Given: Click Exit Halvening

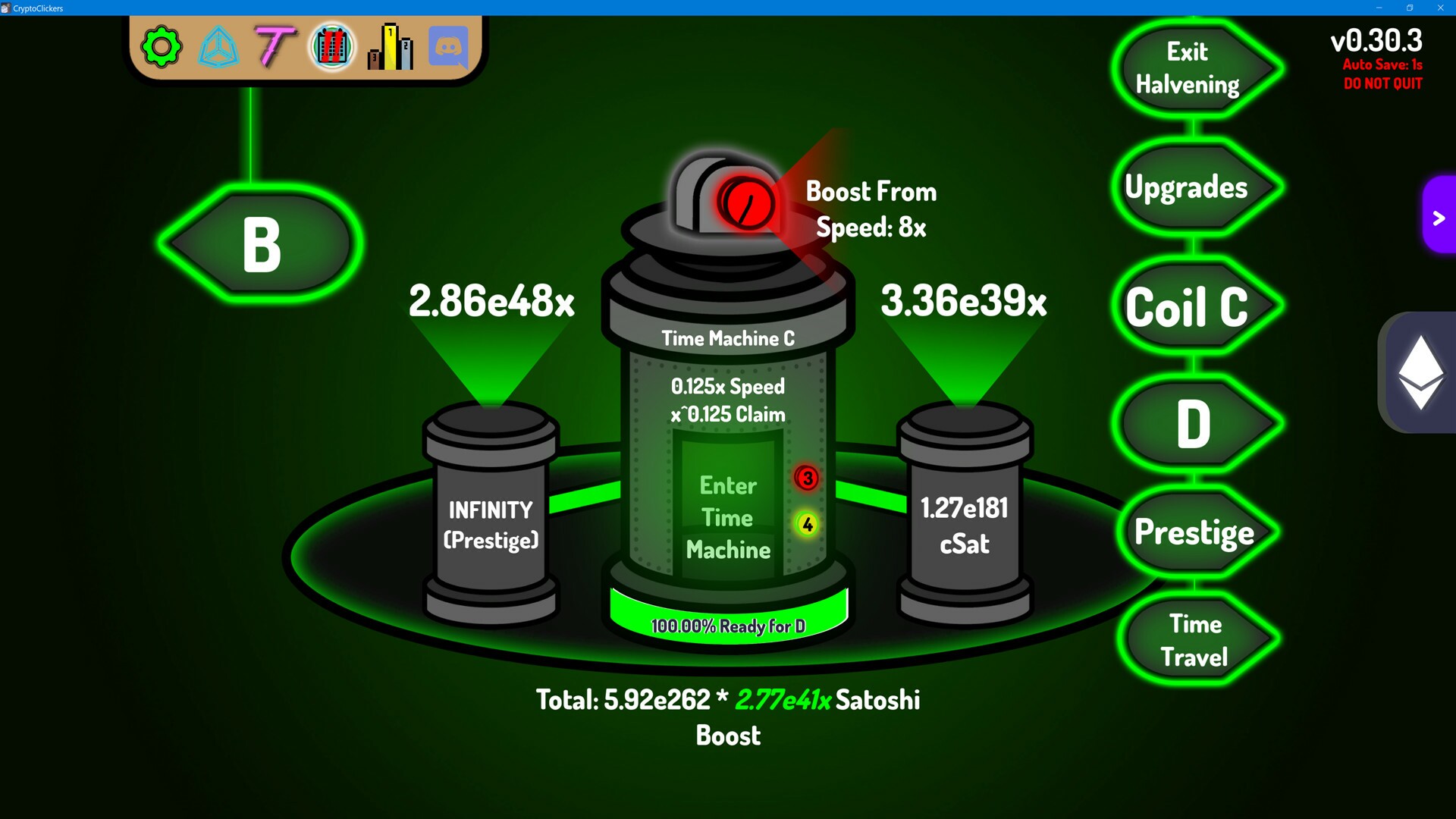Looking at the screenshot, I should click(x=1192, y=68).
